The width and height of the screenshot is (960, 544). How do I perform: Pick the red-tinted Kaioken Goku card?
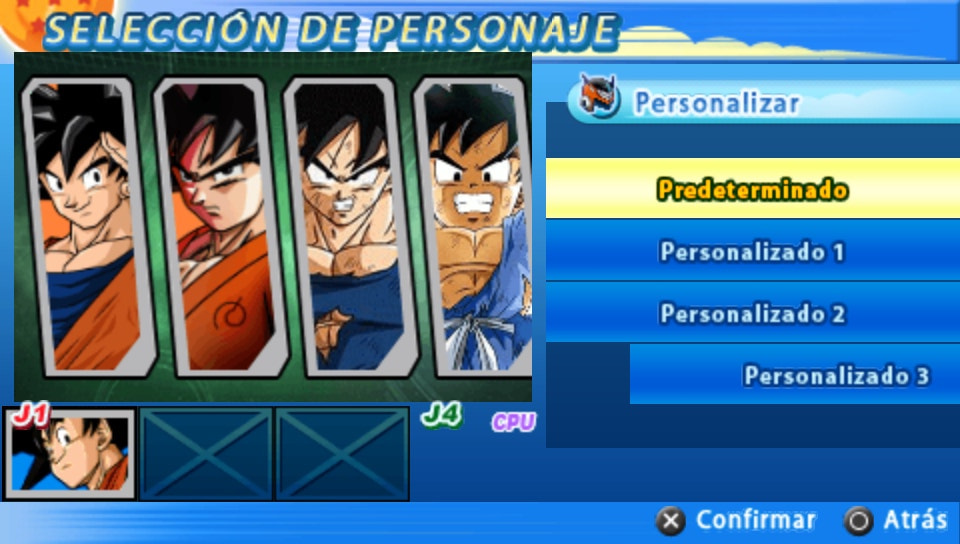tap(218, 225)
